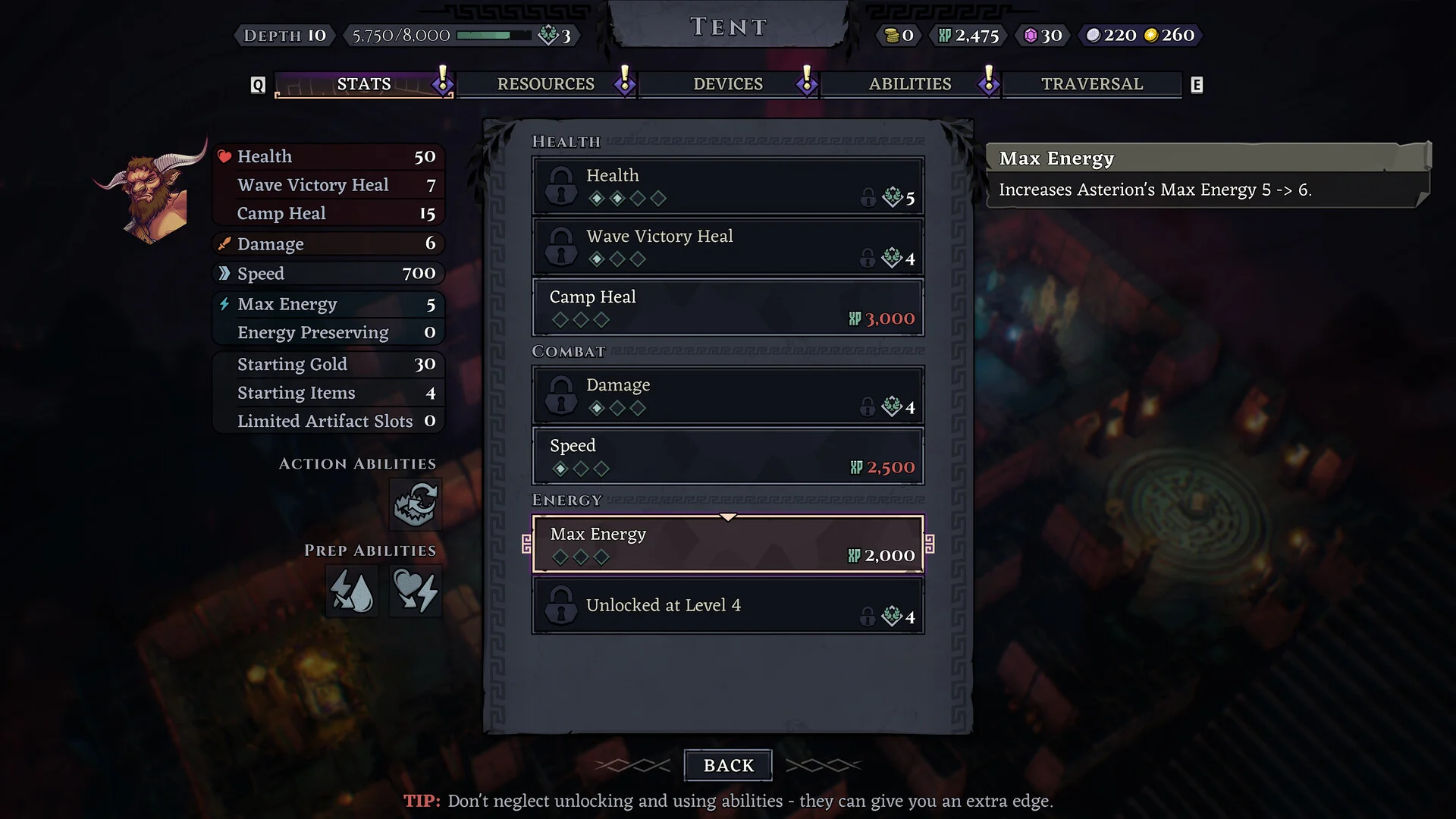
Task: Select the lightning and water drop prep ability
Action: (352, 591)
